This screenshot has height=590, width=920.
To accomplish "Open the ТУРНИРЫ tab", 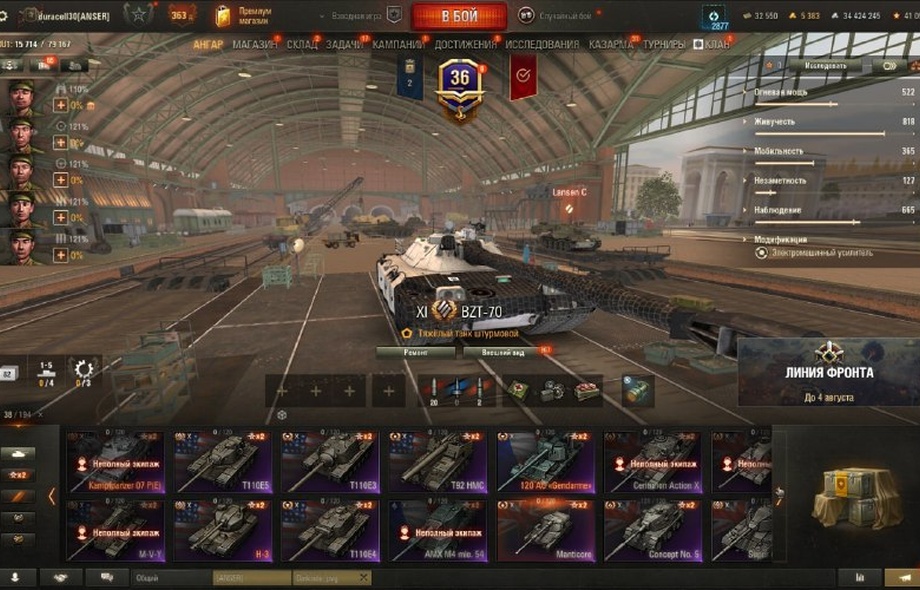I will 664,45.
